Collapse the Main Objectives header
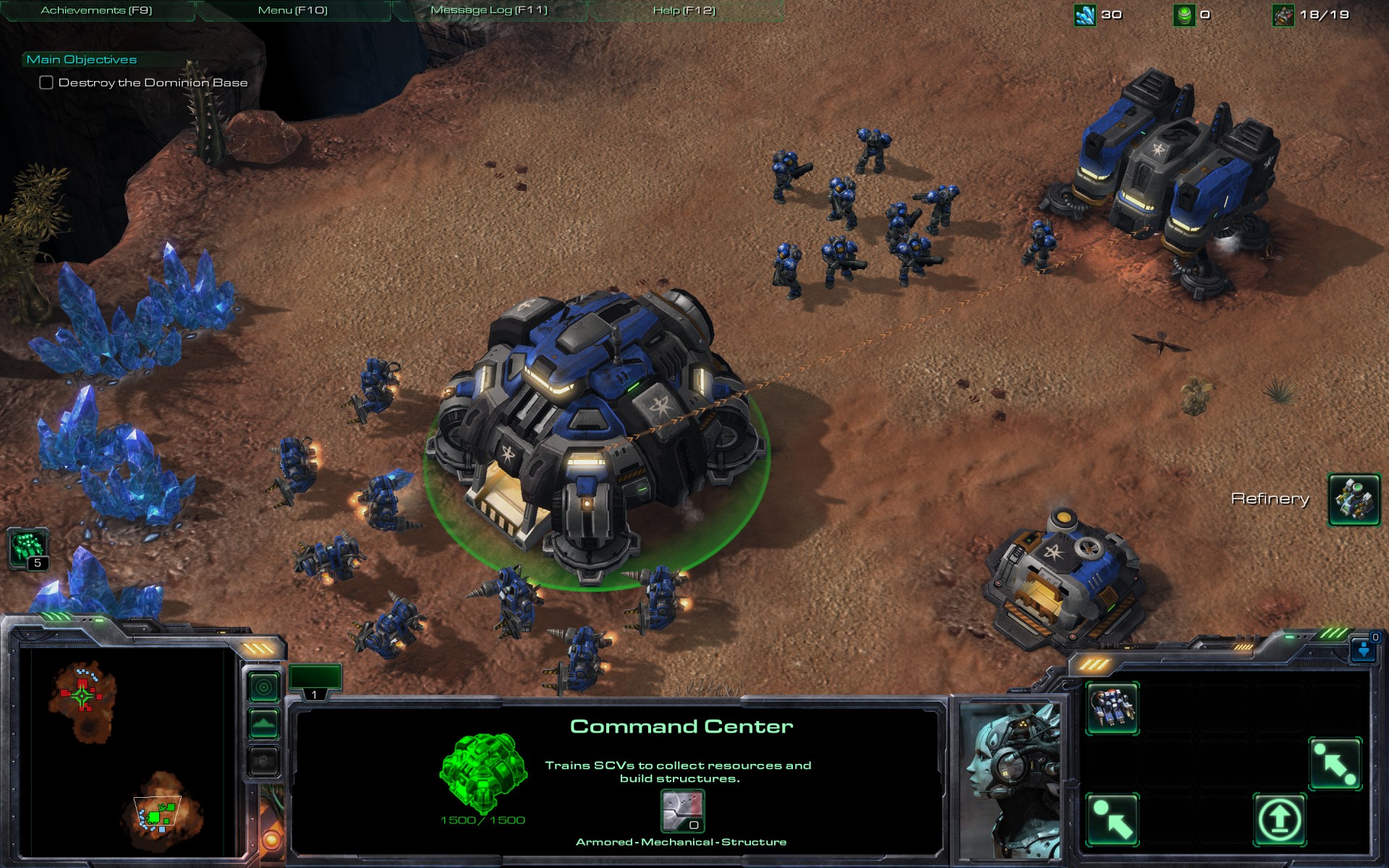This screenshot has height=868, width=1389. point(82,59)
